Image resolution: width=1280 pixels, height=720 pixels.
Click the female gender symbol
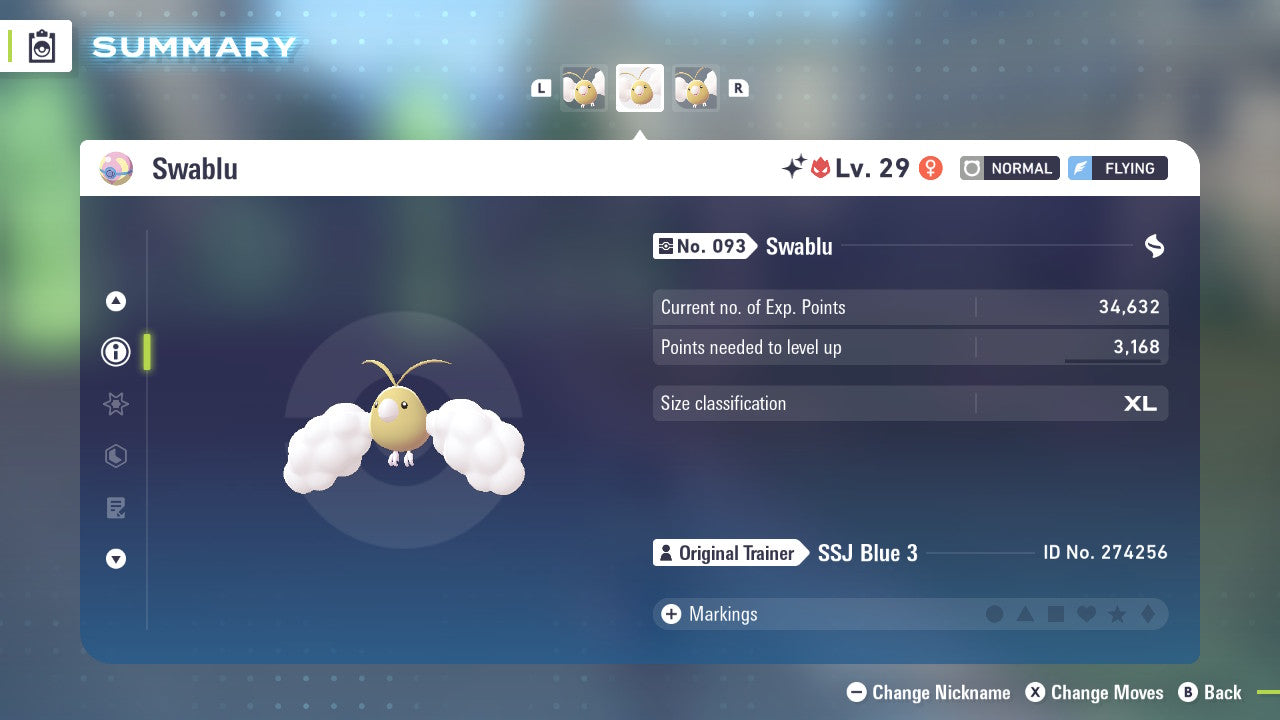coord(930,168)
